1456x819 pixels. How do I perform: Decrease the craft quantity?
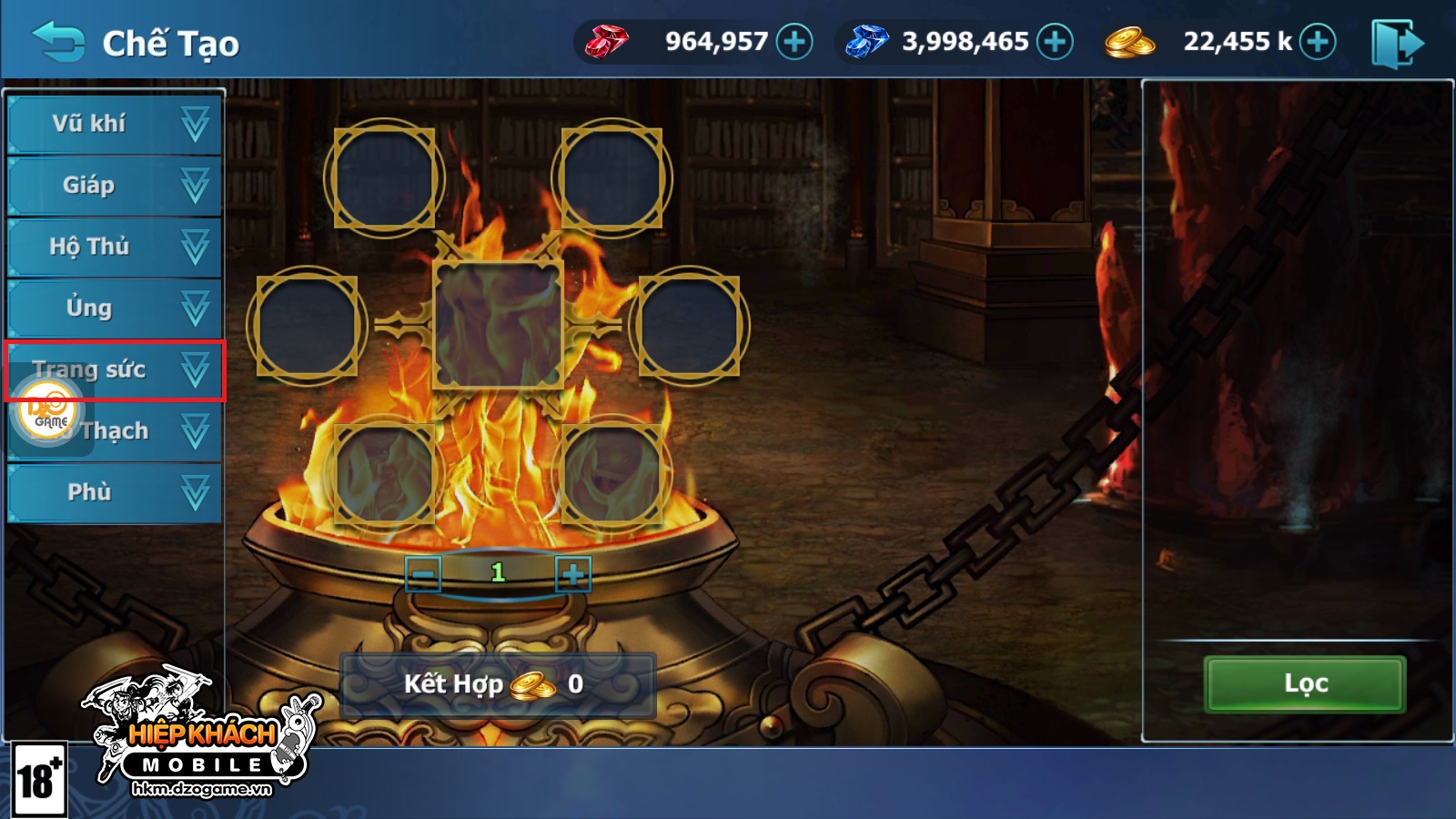[423, 574]
